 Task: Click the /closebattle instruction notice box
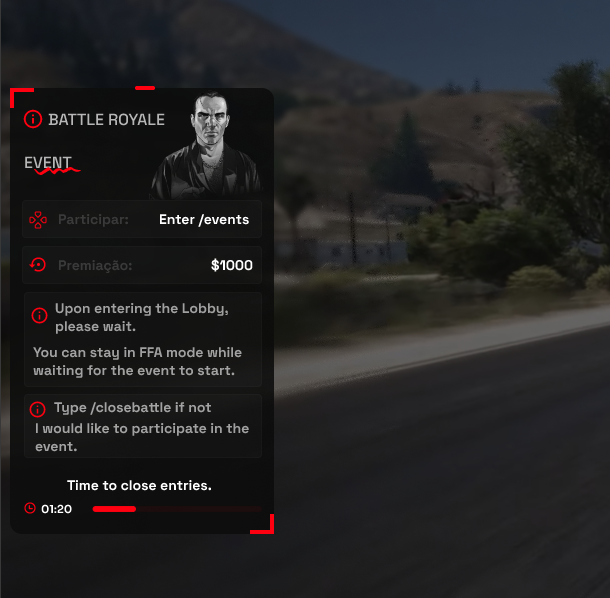(142, 426)
